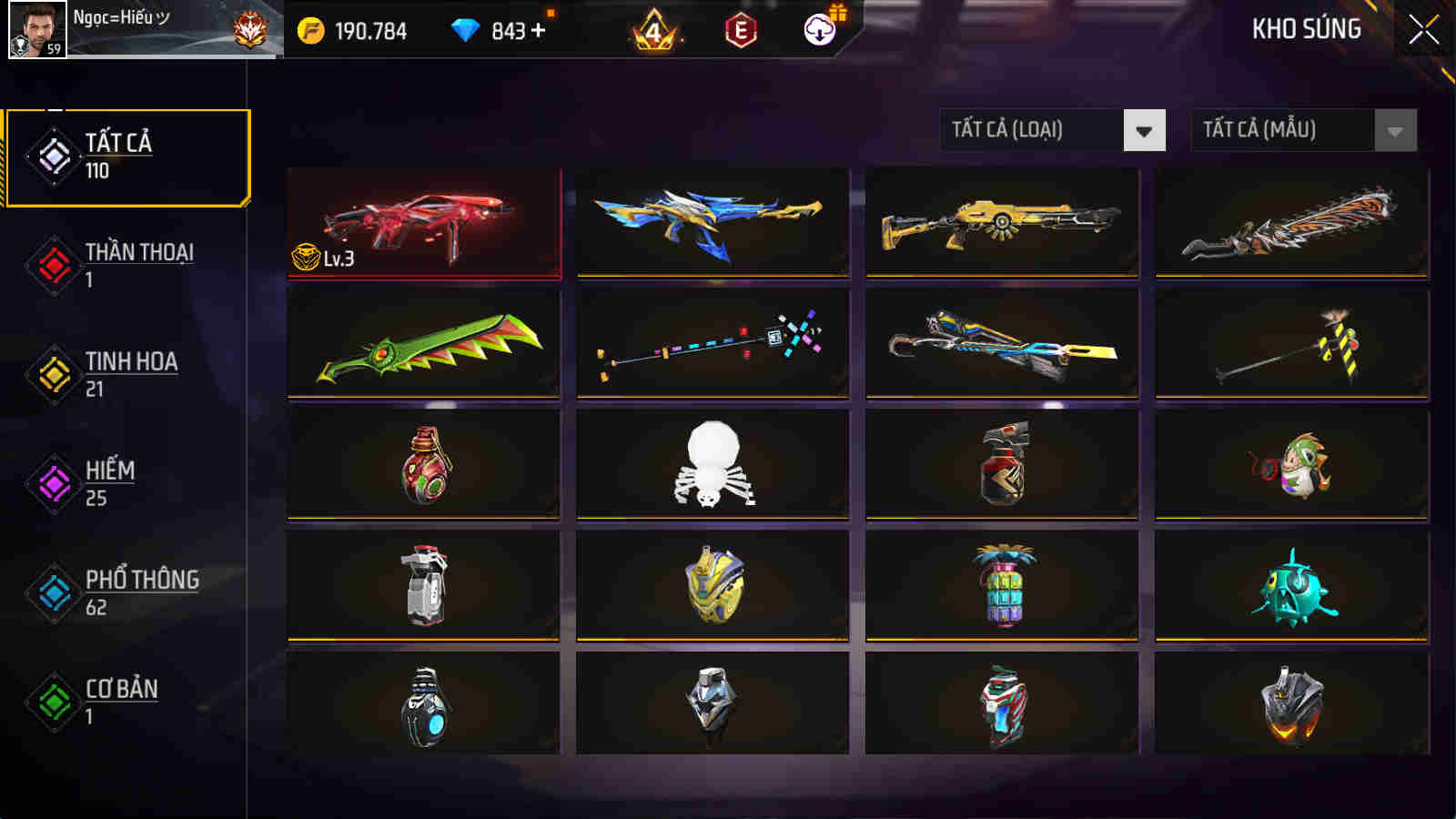Select the TINH HOA category button
Screen dimensions: 1456x819
coord(52,375)
